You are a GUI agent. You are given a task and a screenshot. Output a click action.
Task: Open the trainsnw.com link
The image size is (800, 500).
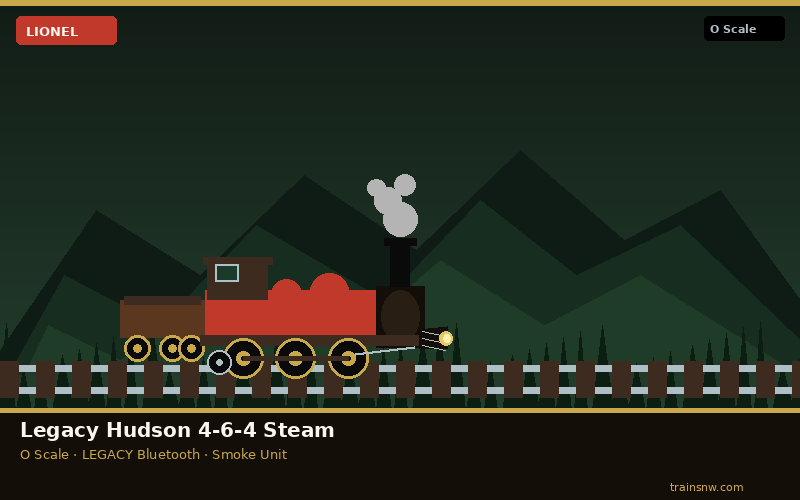[x=706, y=487]
